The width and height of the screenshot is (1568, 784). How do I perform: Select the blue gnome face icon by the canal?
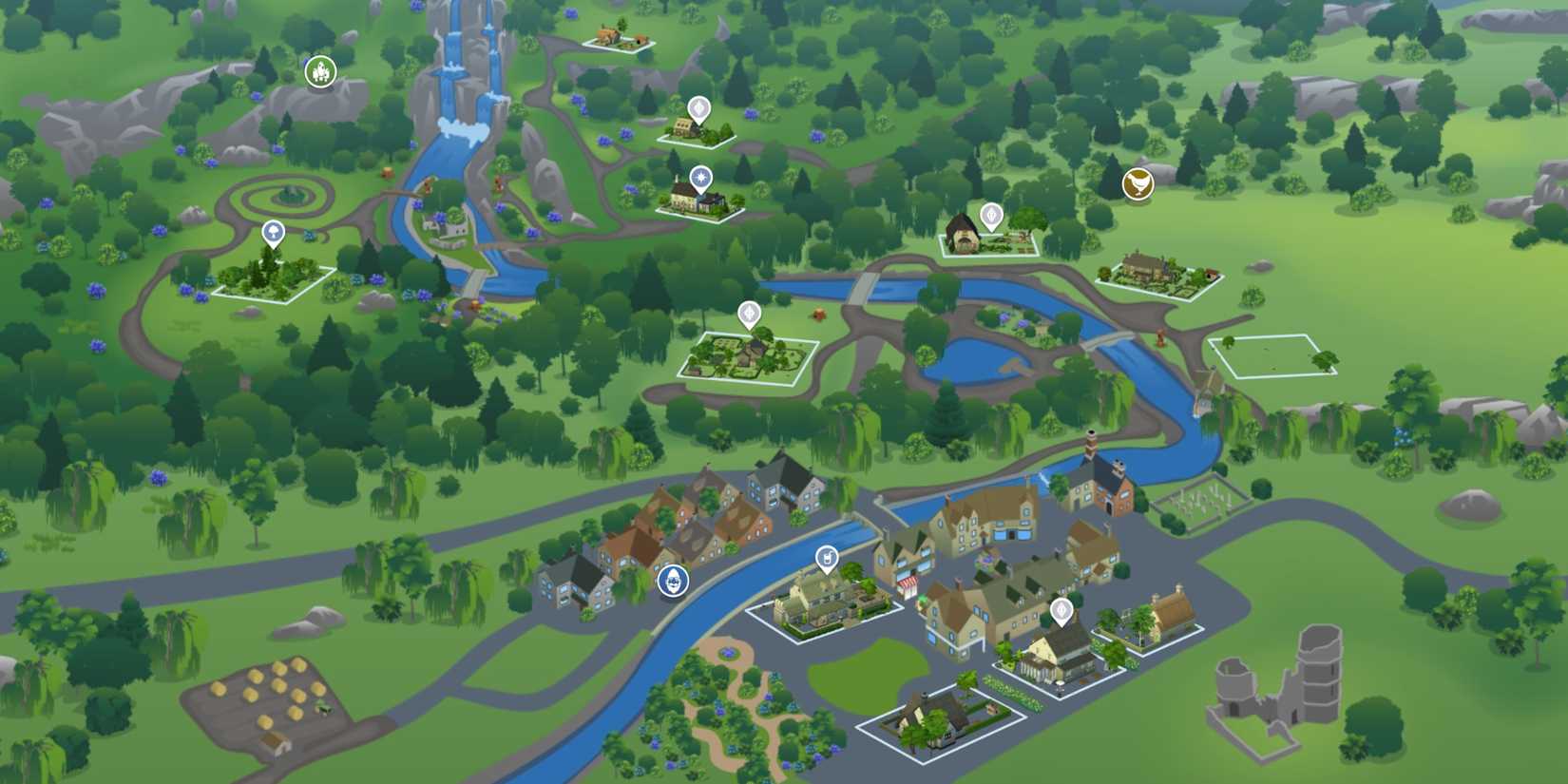[x=674, y=582]
